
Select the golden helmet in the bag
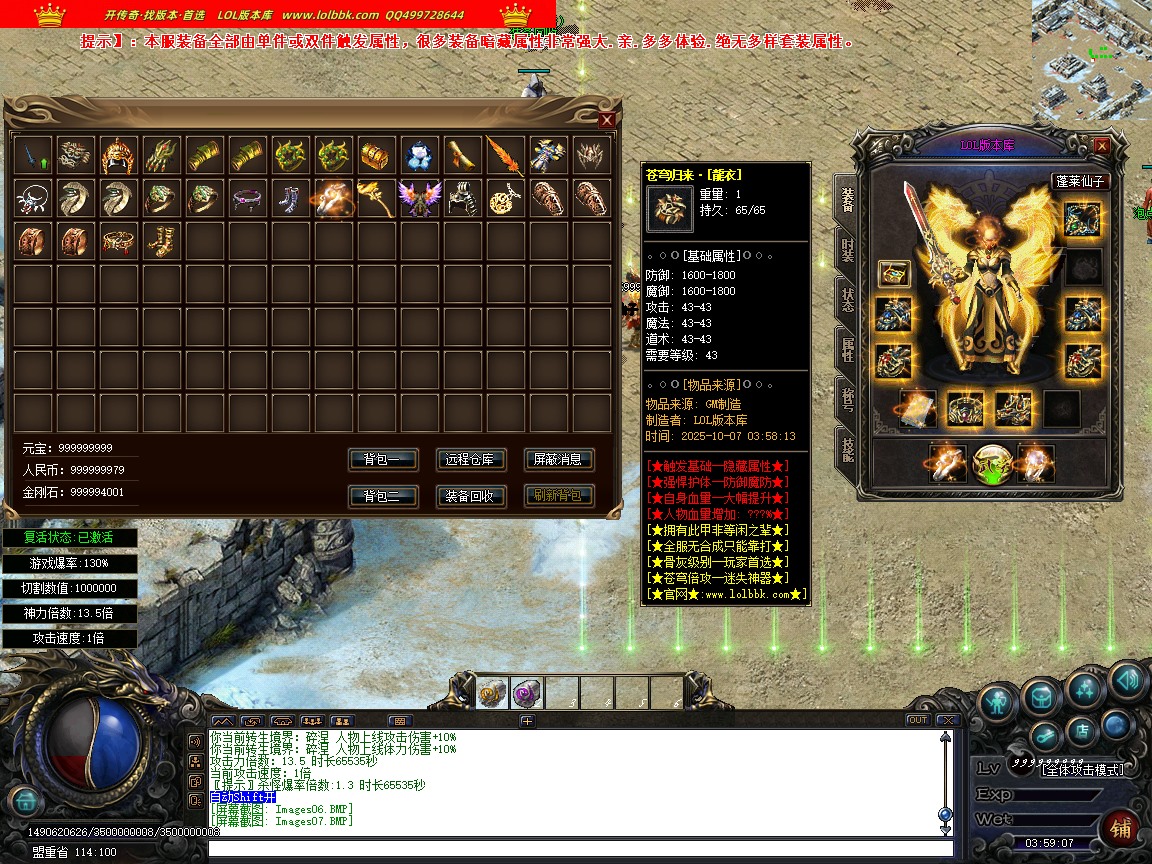(118, 156)
